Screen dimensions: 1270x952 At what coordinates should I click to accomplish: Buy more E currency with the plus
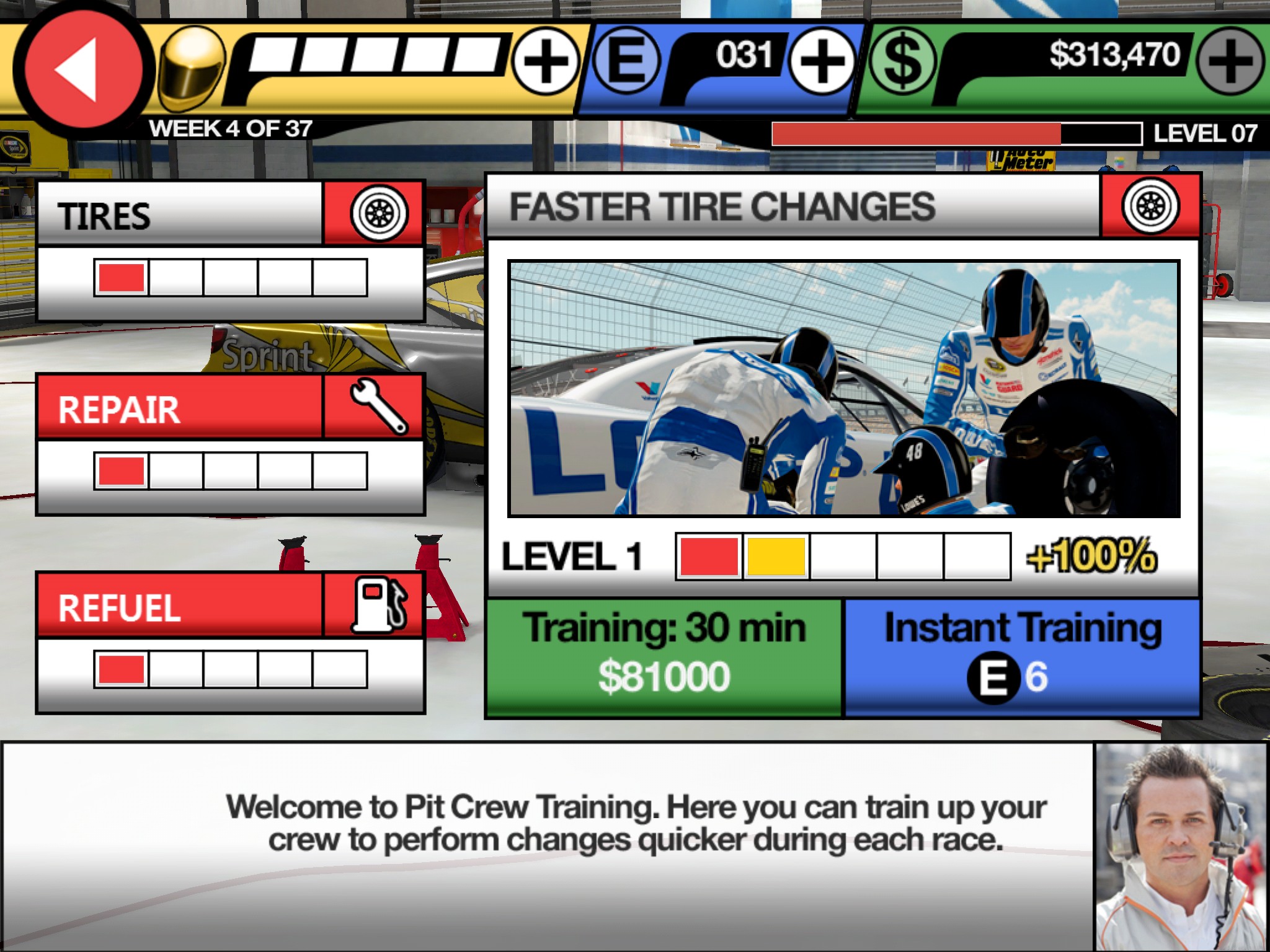coord(822,62)
